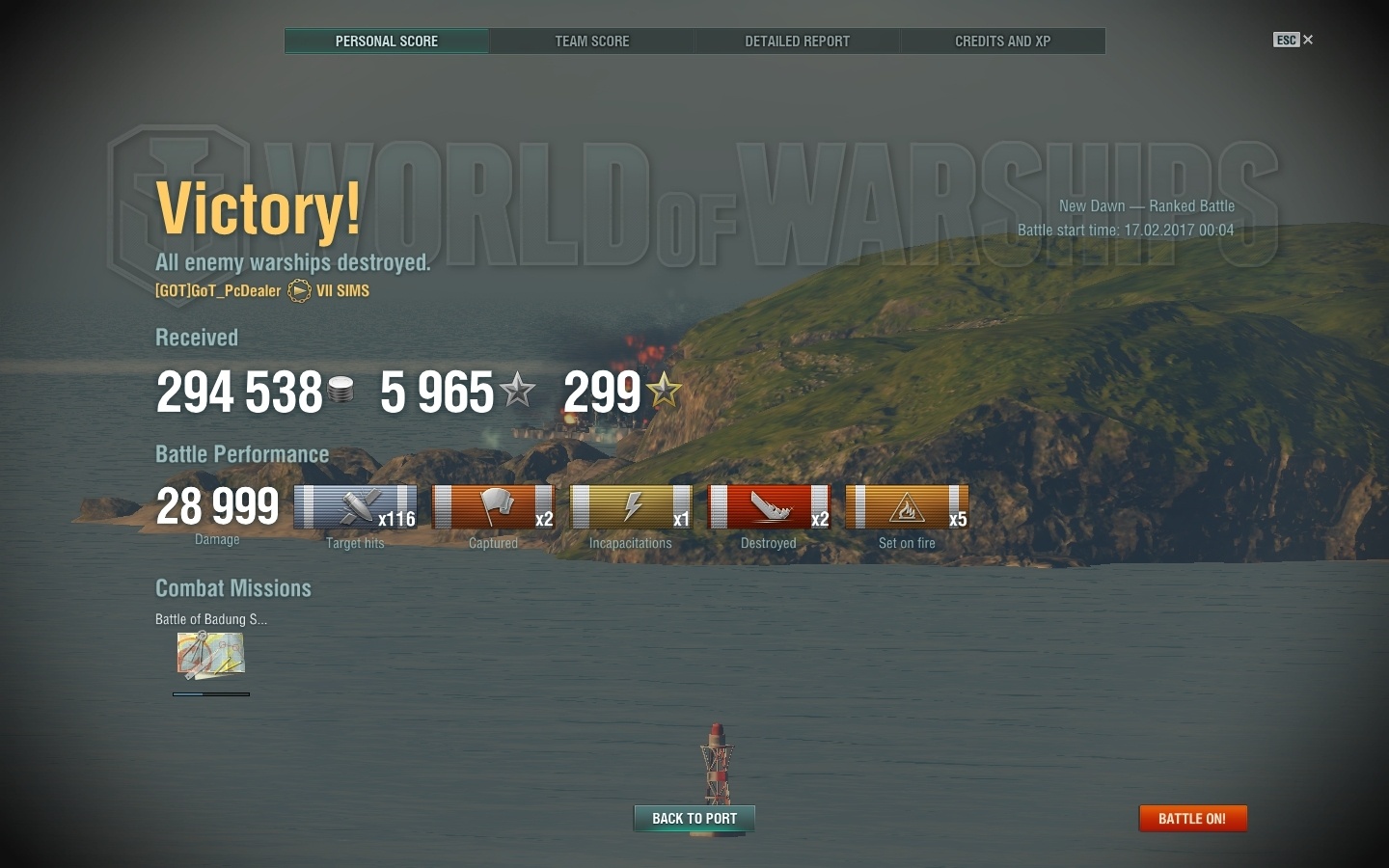Click the Back to Port button

(x=694, y=819)
